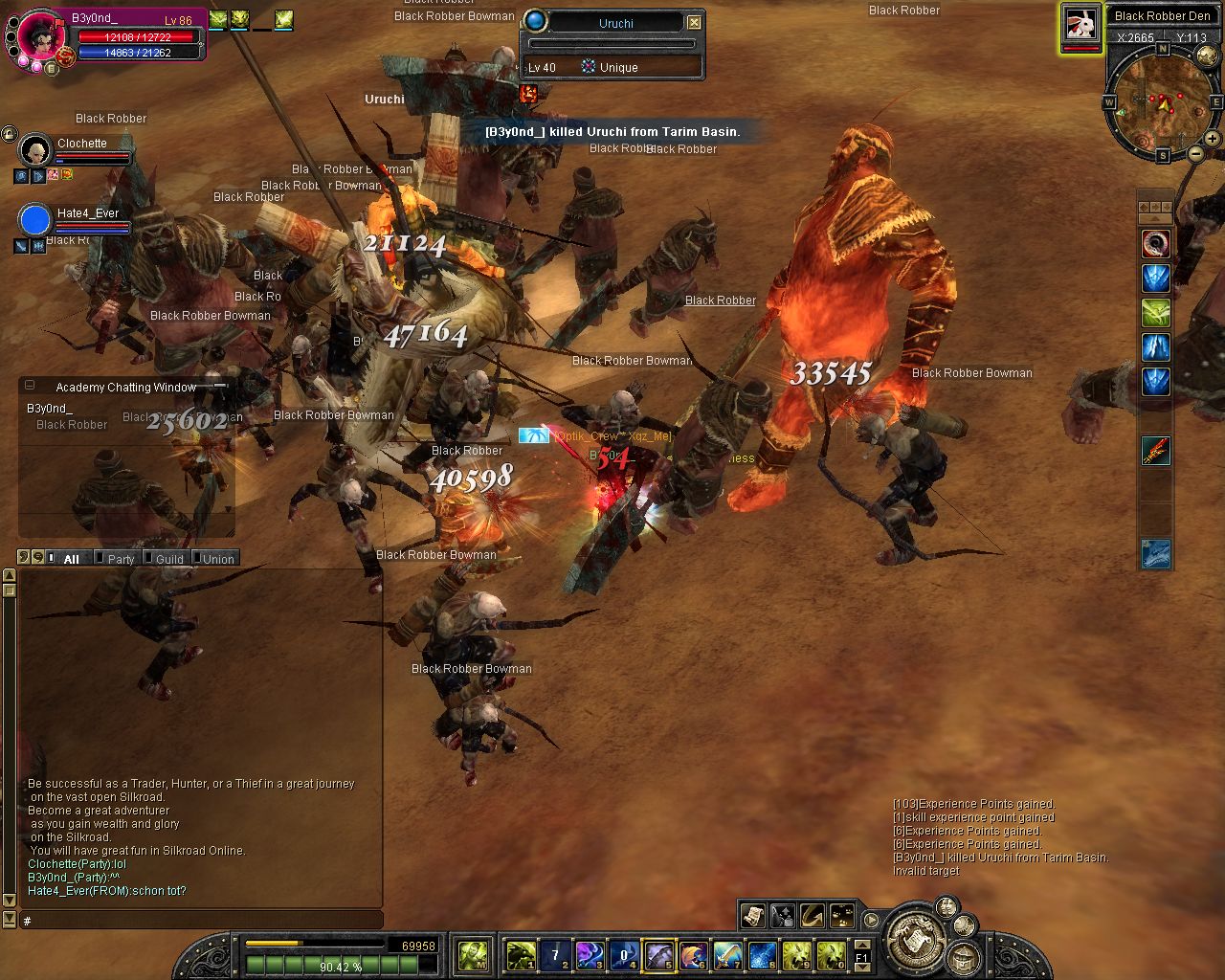Click the chat message input field
Viewport: 1225px width, 980px height.
(201, 921)
